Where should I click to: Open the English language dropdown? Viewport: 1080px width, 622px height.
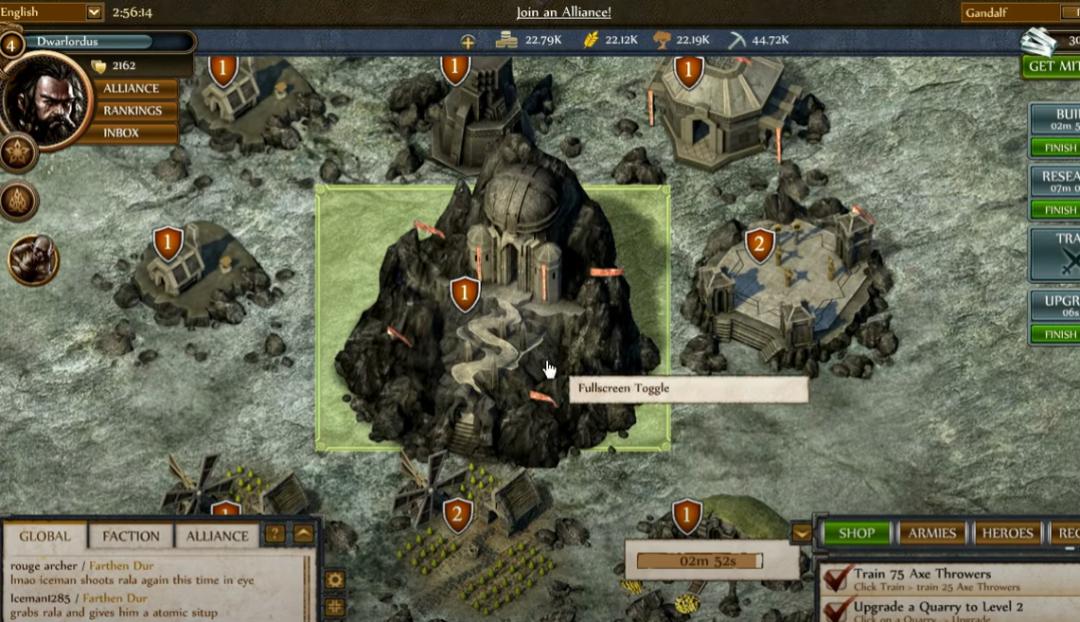point(94,13)
